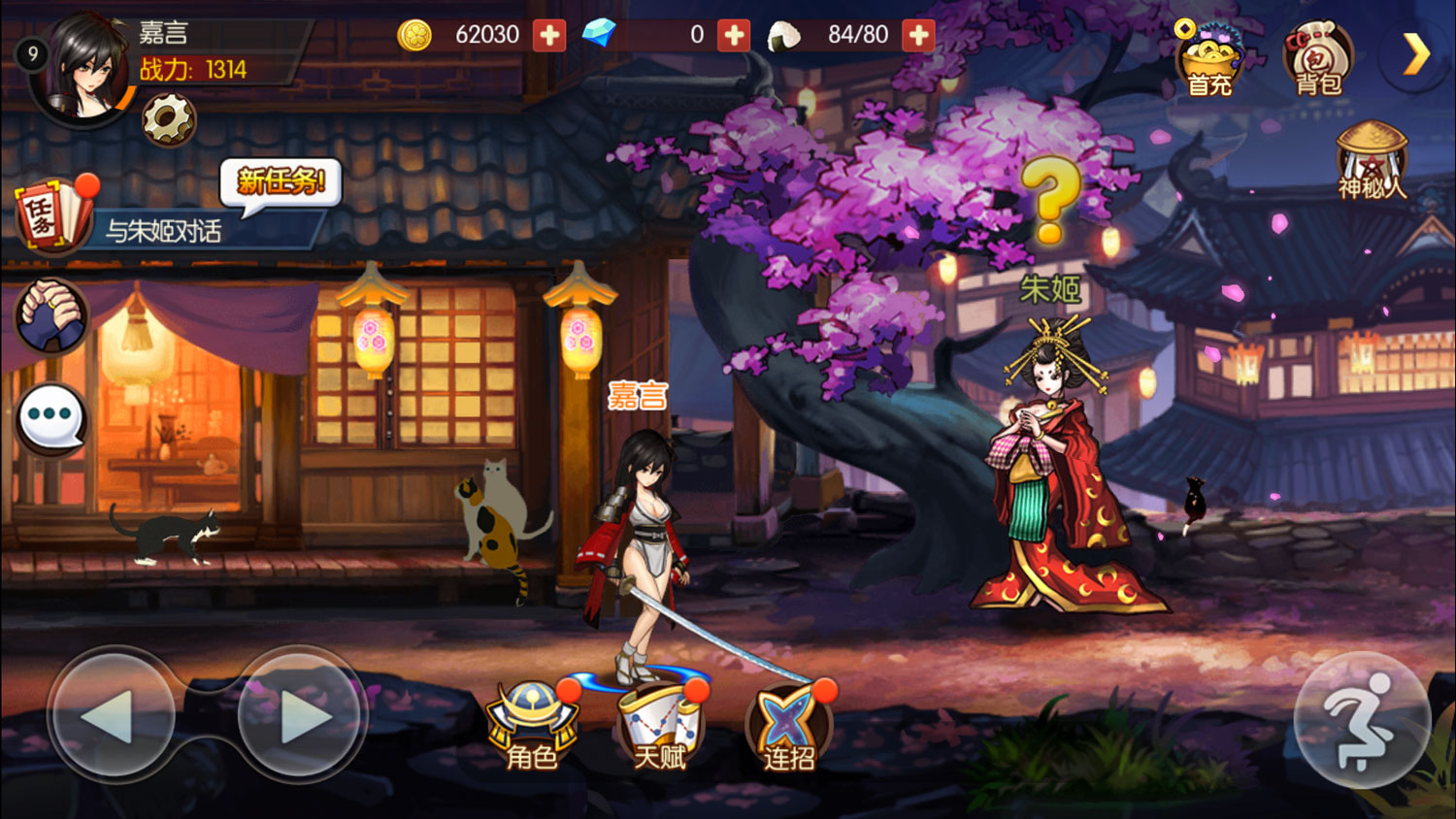The height and width of the screenshot is (819, 1456).
Task: Open the 天赋 talent menu
Action: (x=660, y=727)
